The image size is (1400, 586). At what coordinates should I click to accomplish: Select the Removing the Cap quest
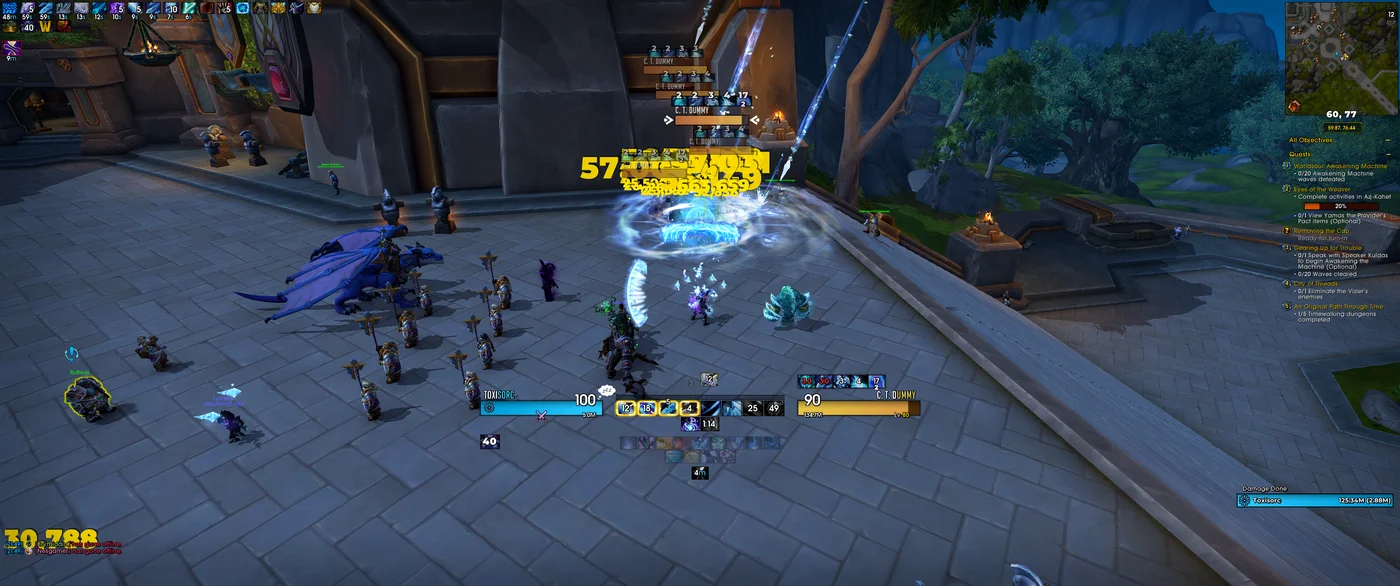pyautogui.click(x=1321, y=231)
